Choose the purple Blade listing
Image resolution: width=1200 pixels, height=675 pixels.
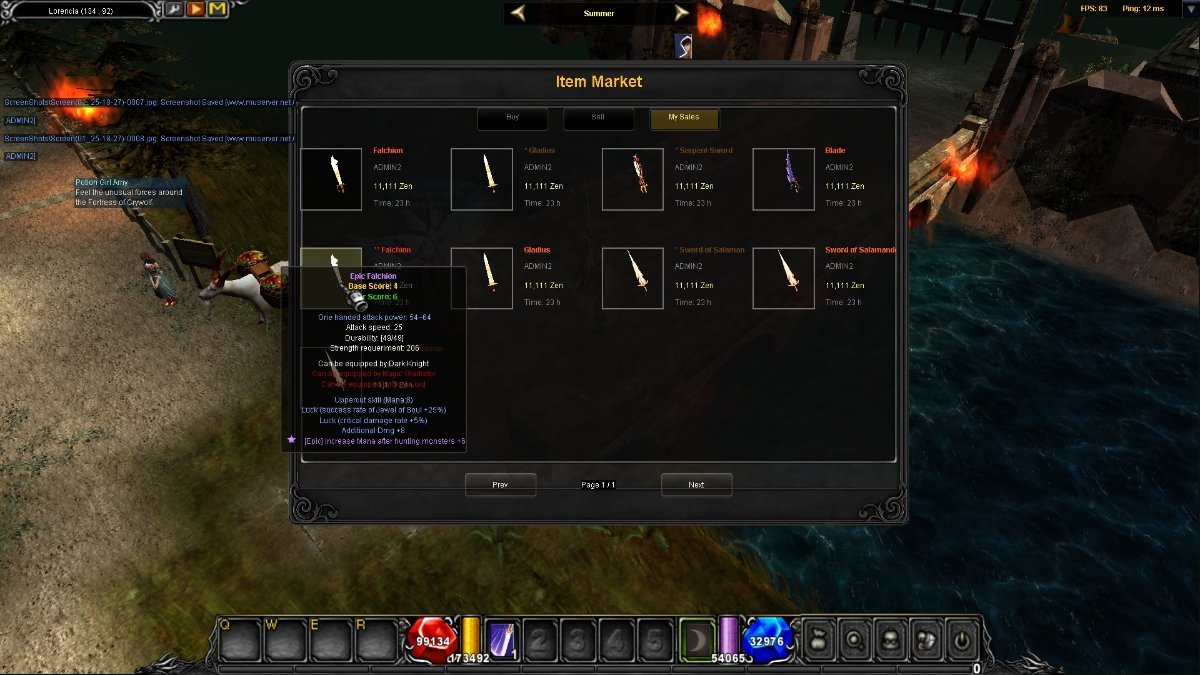coord(783,179)
